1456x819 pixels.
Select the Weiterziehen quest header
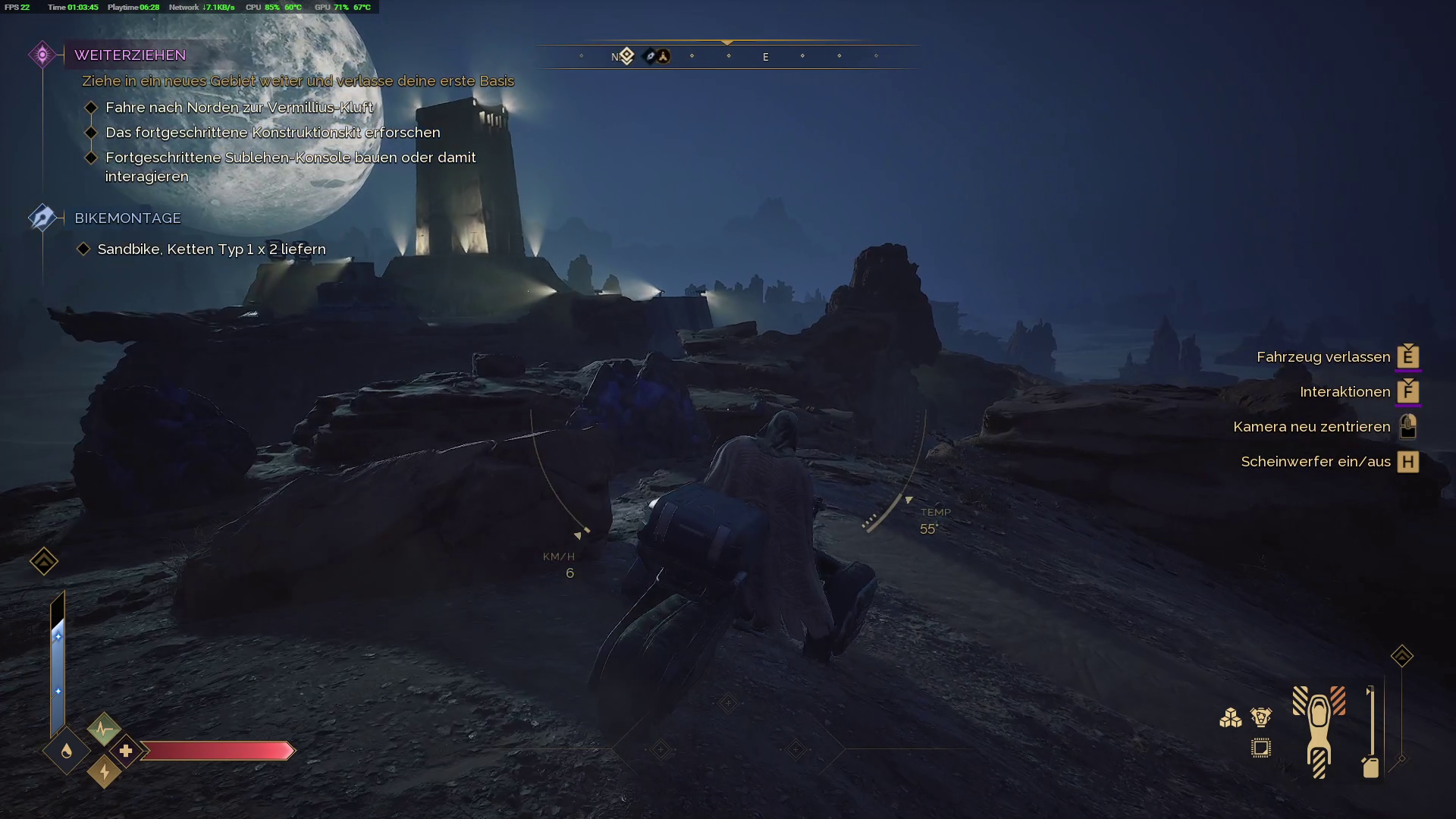[x=130, y=55]
